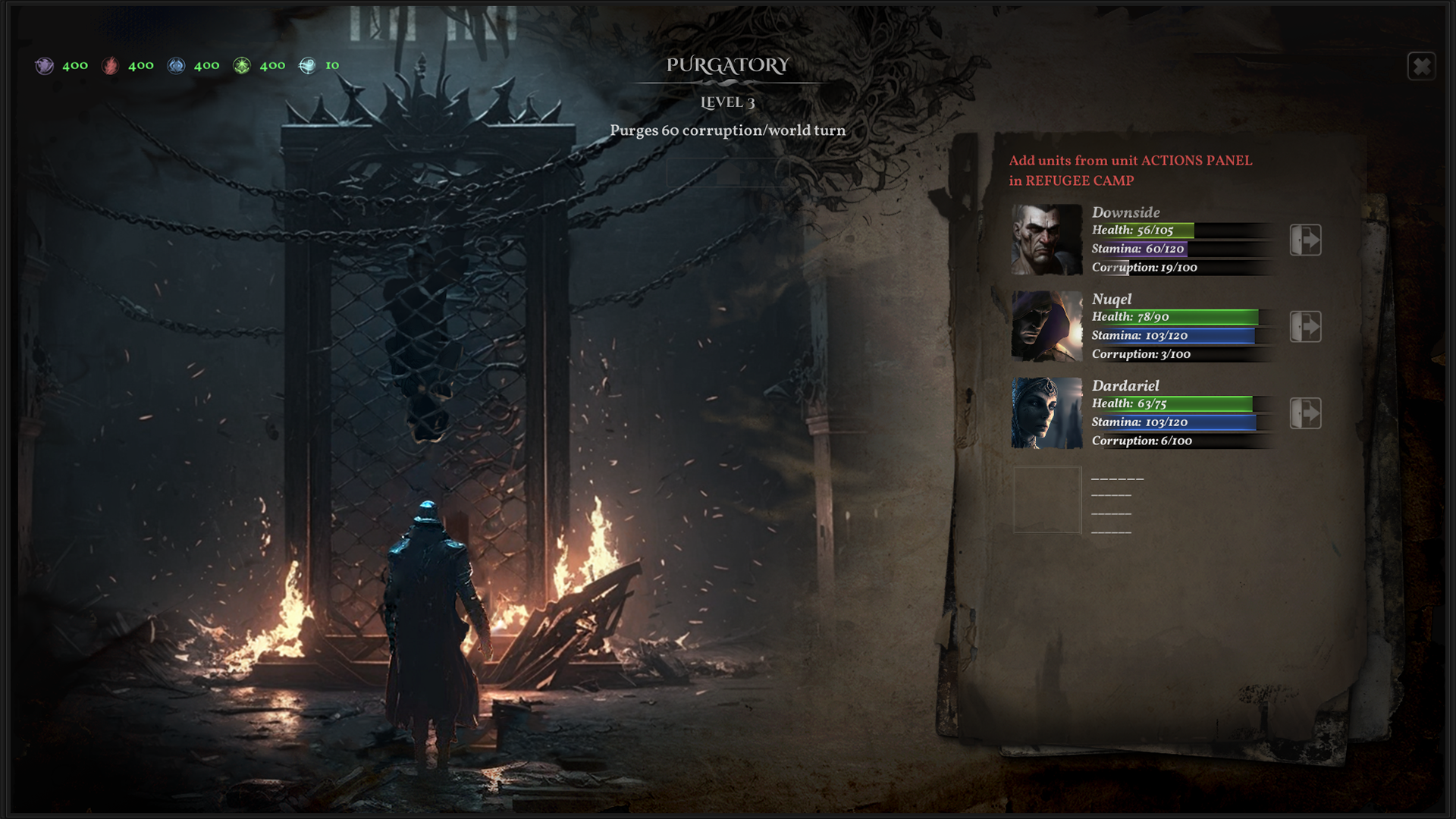Select the green sun resource icon

click(243, 65)
